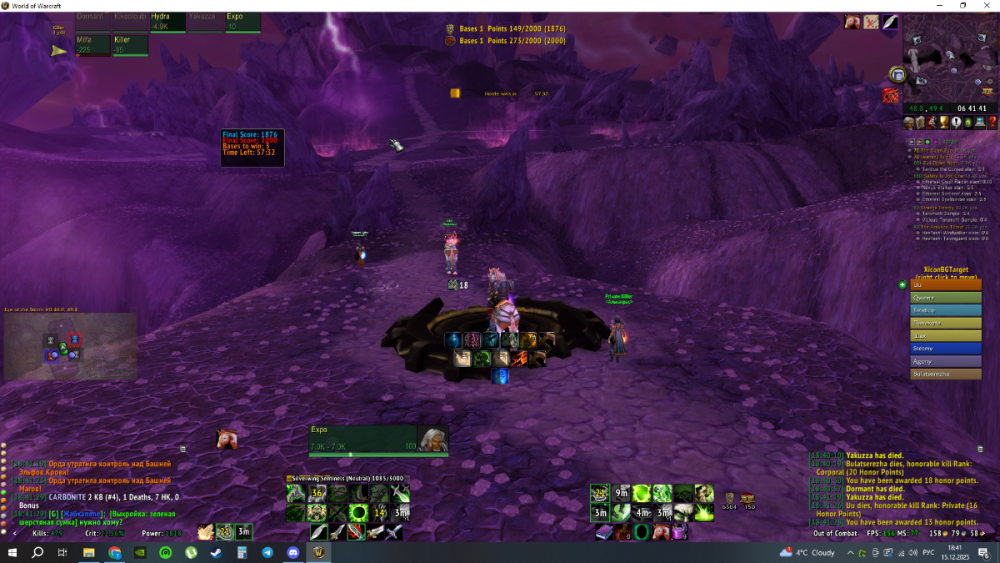
Task: Open the gold trophy achievements micro button
Action: [945, 122]
